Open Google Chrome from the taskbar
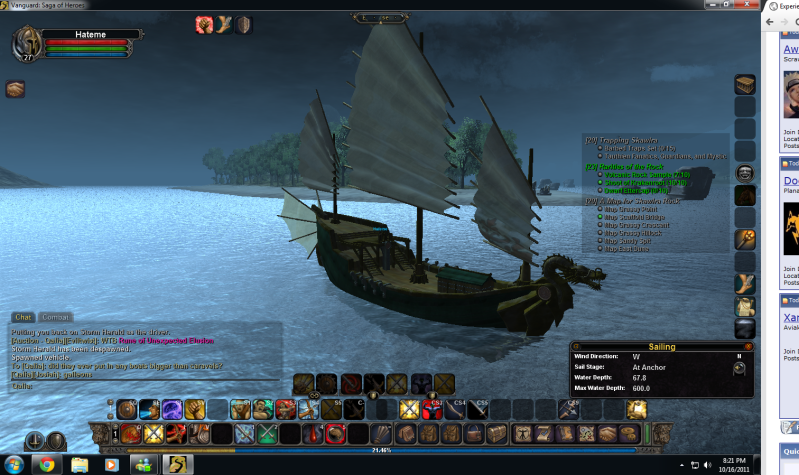The image size is (799, 475). (45, 465)
